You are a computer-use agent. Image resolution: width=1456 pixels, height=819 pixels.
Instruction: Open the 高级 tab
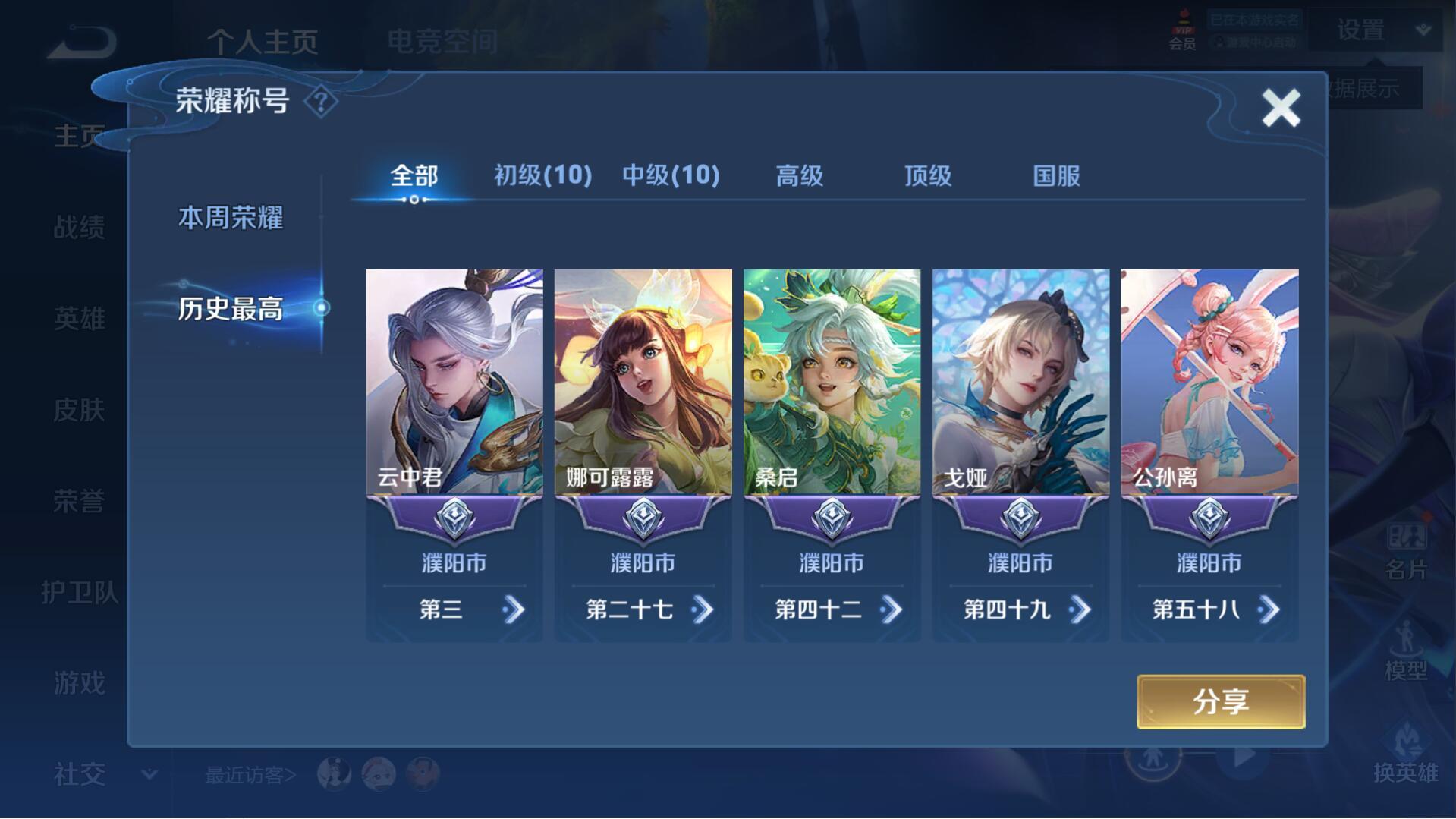(x=799, y=176)
